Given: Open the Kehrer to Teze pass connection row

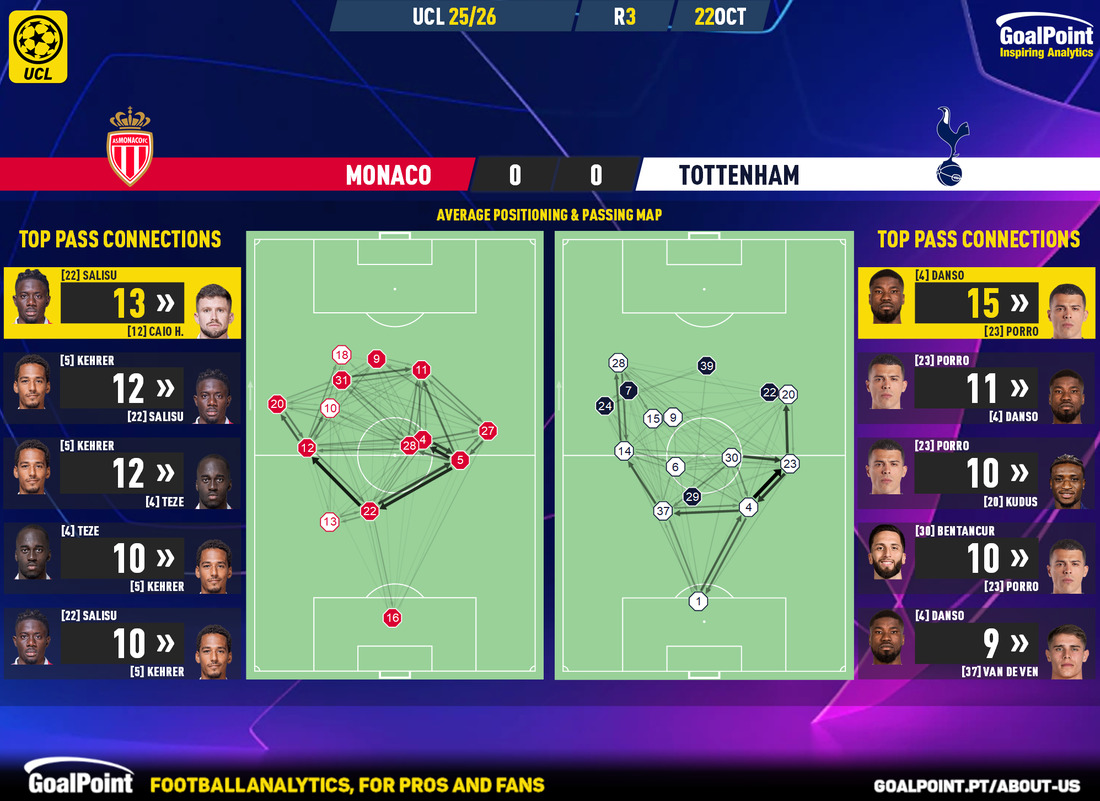Looking at the screenshot, I should click(121, 473).
